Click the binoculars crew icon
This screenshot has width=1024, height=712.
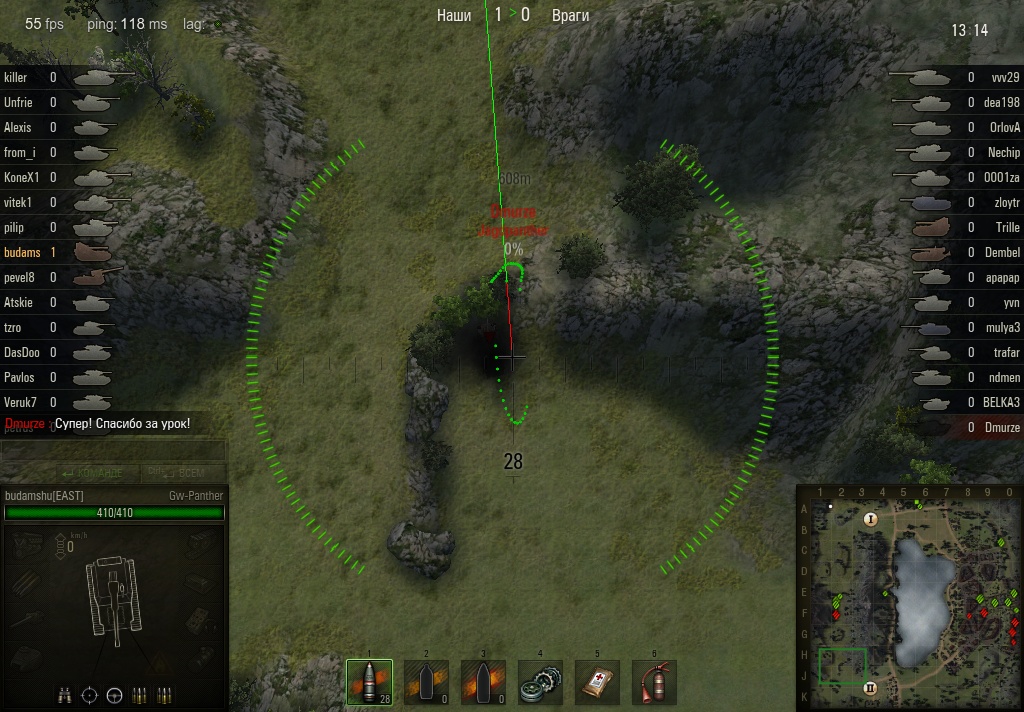point(65,694)
